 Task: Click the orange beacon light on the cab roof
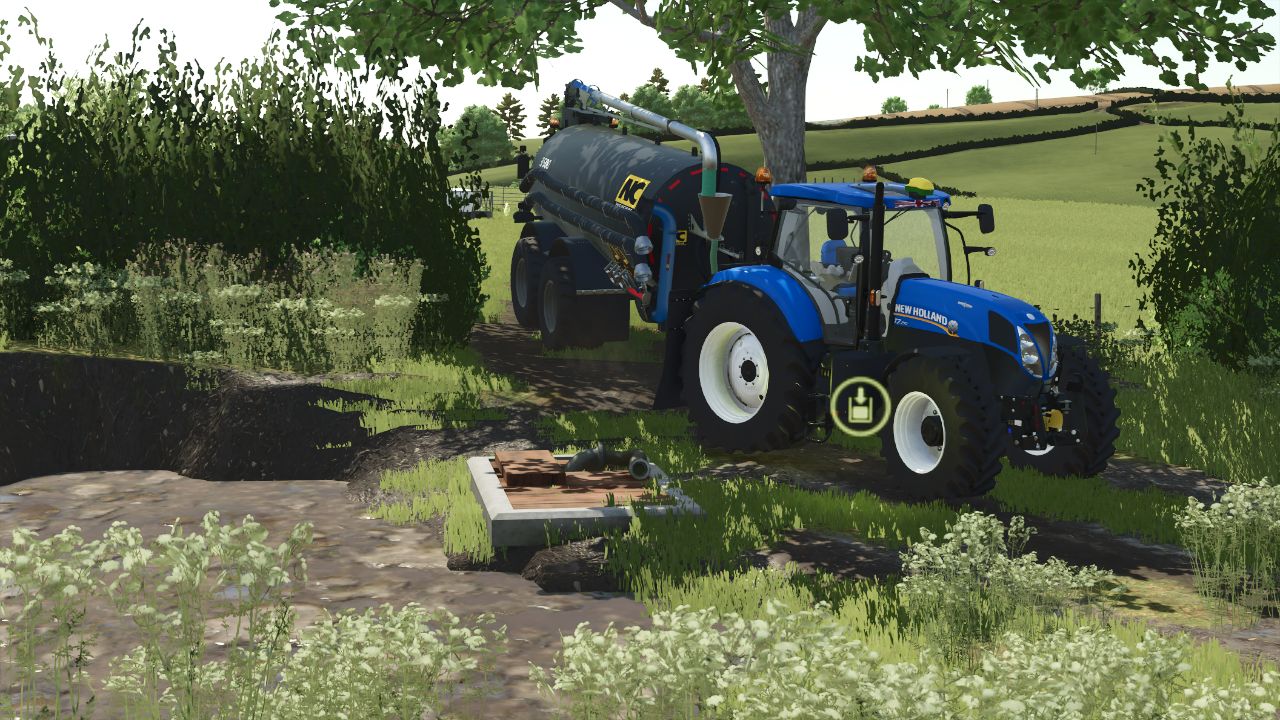coord(868,171)
